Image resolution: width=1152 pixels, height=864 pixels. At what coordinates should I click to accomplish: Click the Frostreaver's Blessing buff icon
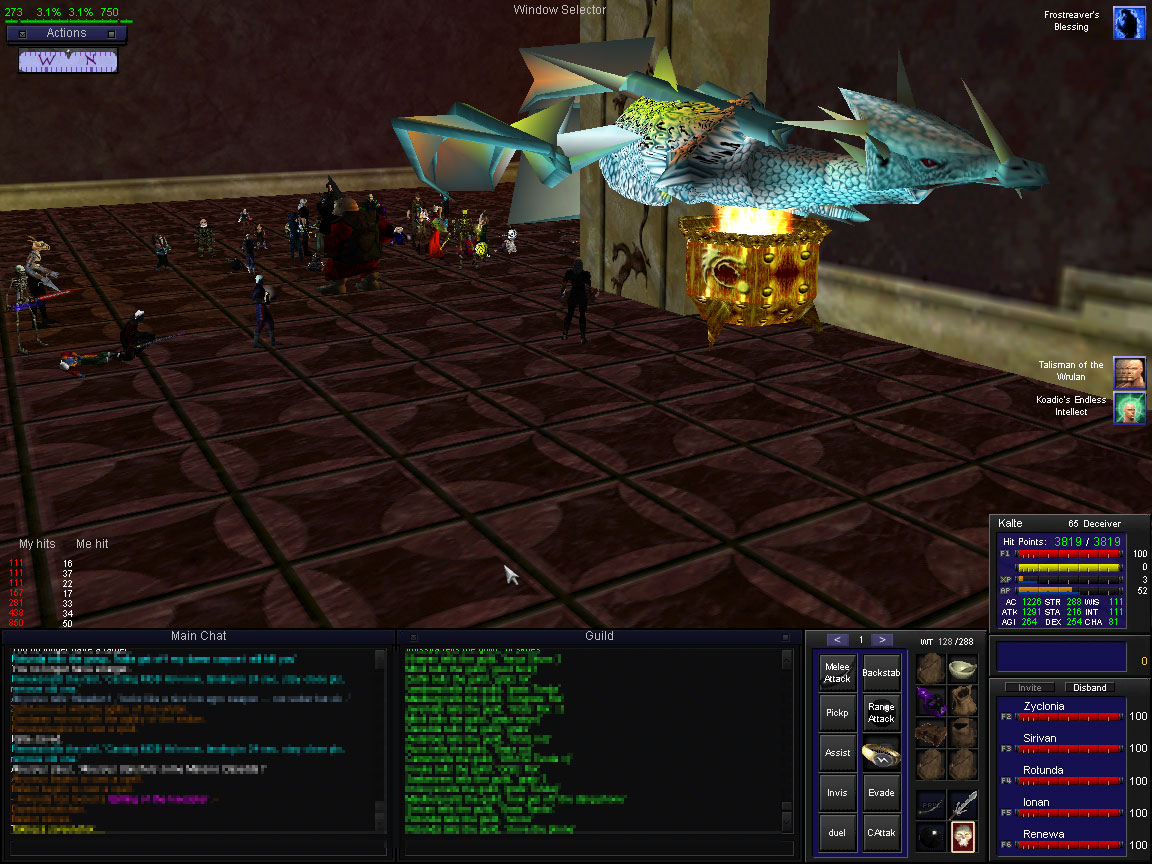click(x=1129, y=22)
